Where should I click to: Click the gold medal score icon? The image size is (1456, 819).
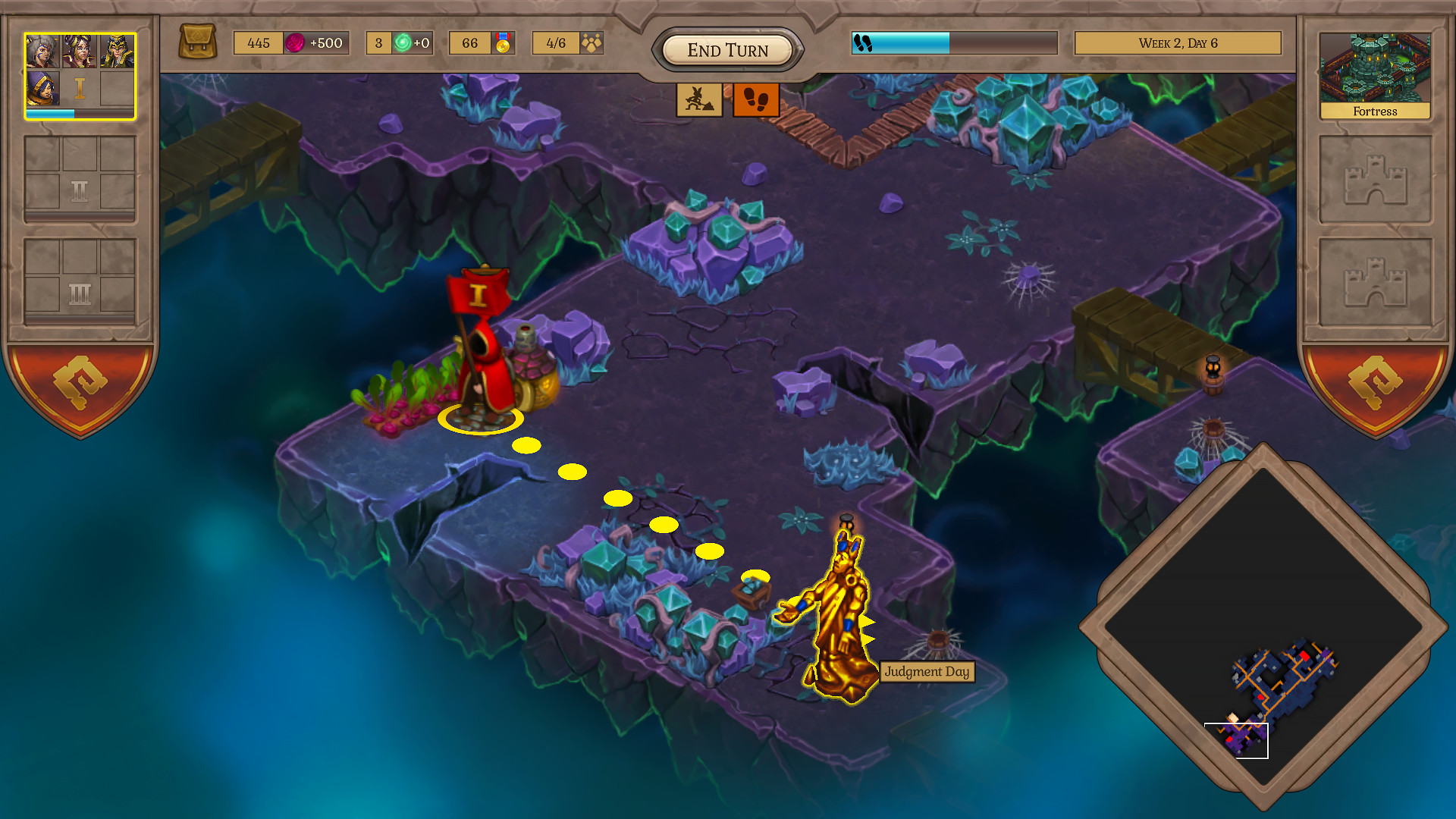(x=503, y=43)
